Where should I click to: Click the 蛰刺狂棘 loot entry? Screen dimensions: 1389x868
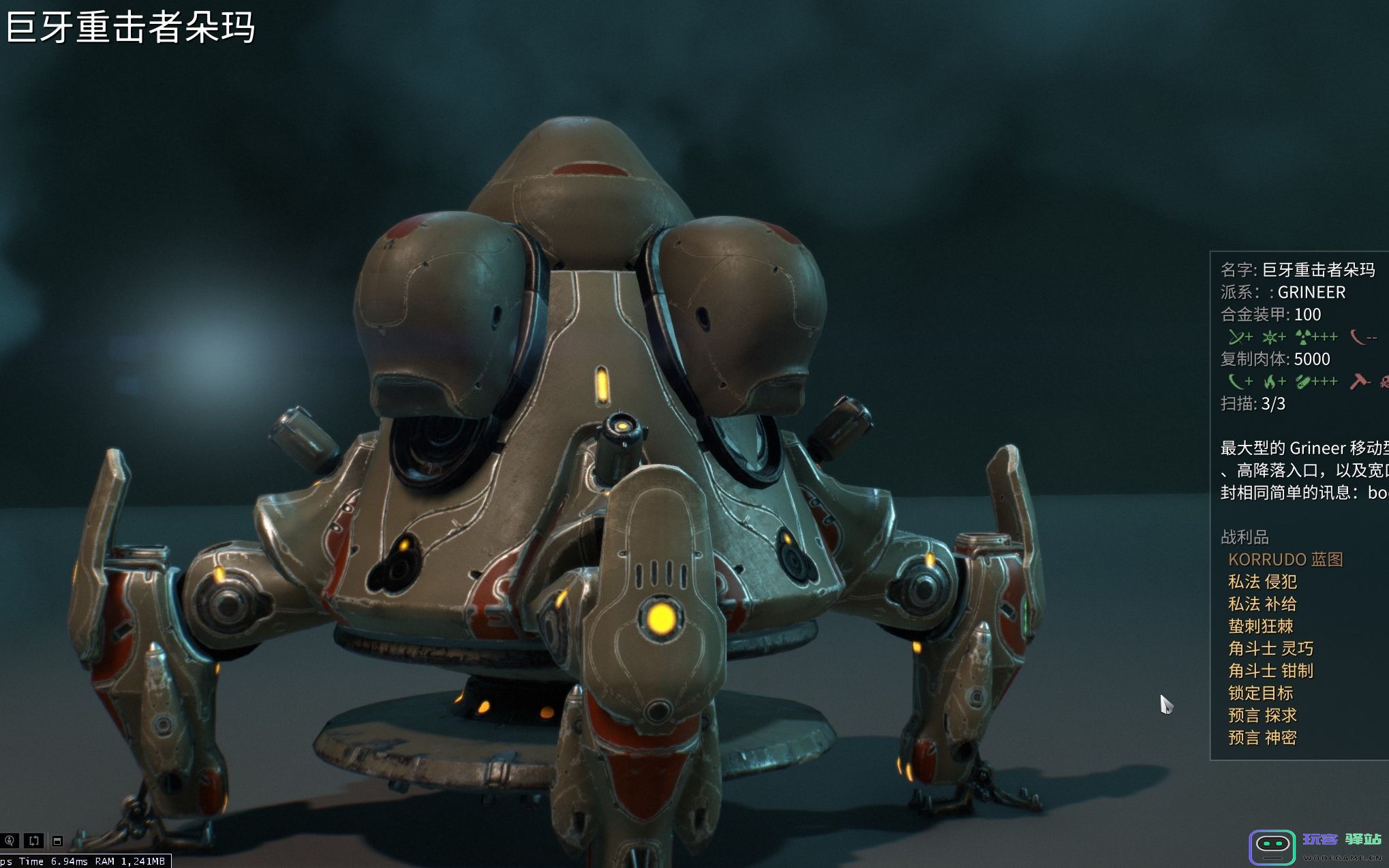click(x=1260, y=626)
